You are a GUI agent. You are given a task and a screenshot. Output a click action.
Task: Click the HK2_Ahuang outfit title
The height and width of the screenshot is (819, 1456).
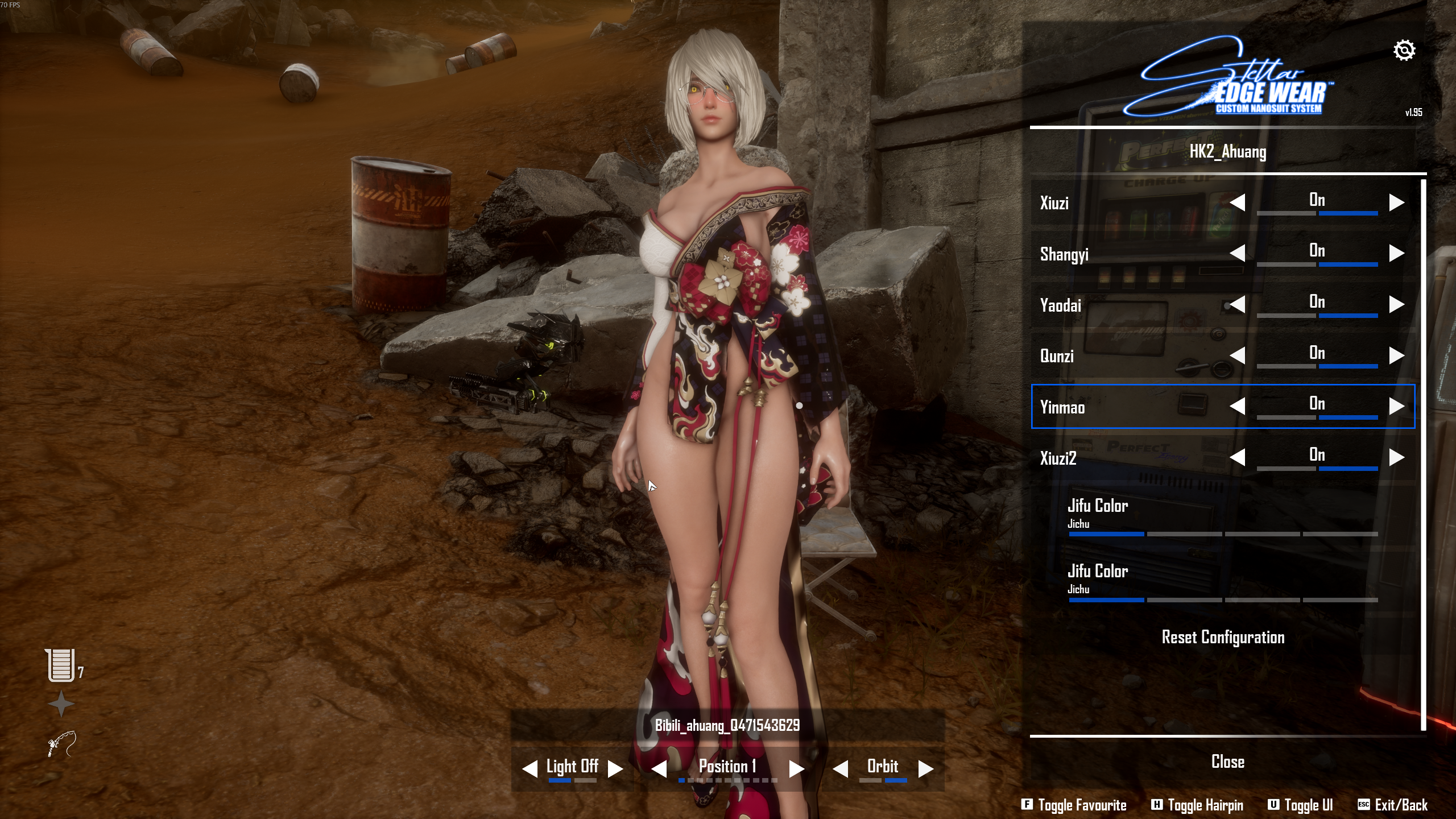tap(1227, 152)
